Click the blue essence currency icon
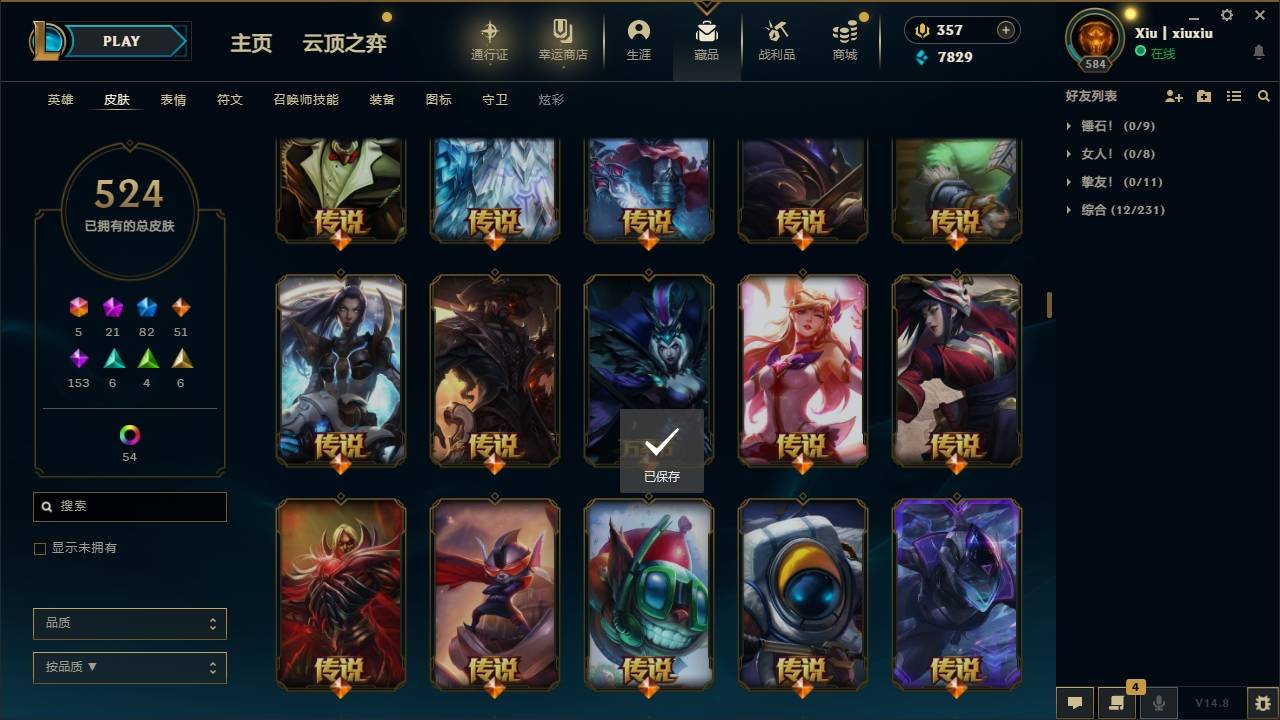This screenshot has height=720, width=1280. tap(922, 57)
